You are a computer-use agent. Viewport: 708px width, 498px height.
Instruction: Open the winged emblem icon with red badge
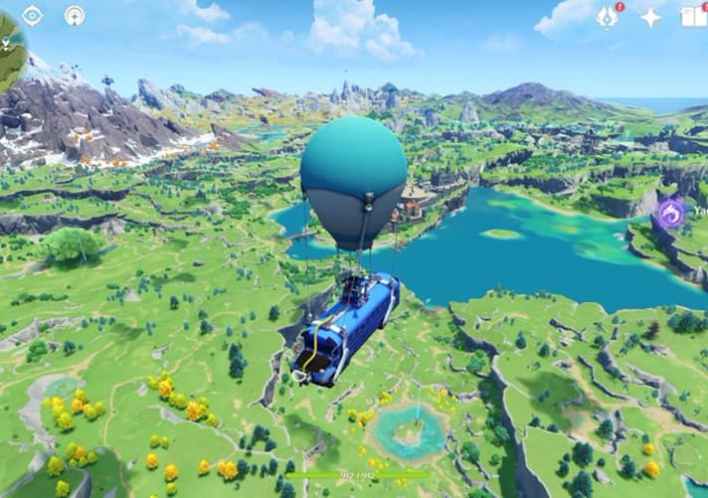pos(607,16)
